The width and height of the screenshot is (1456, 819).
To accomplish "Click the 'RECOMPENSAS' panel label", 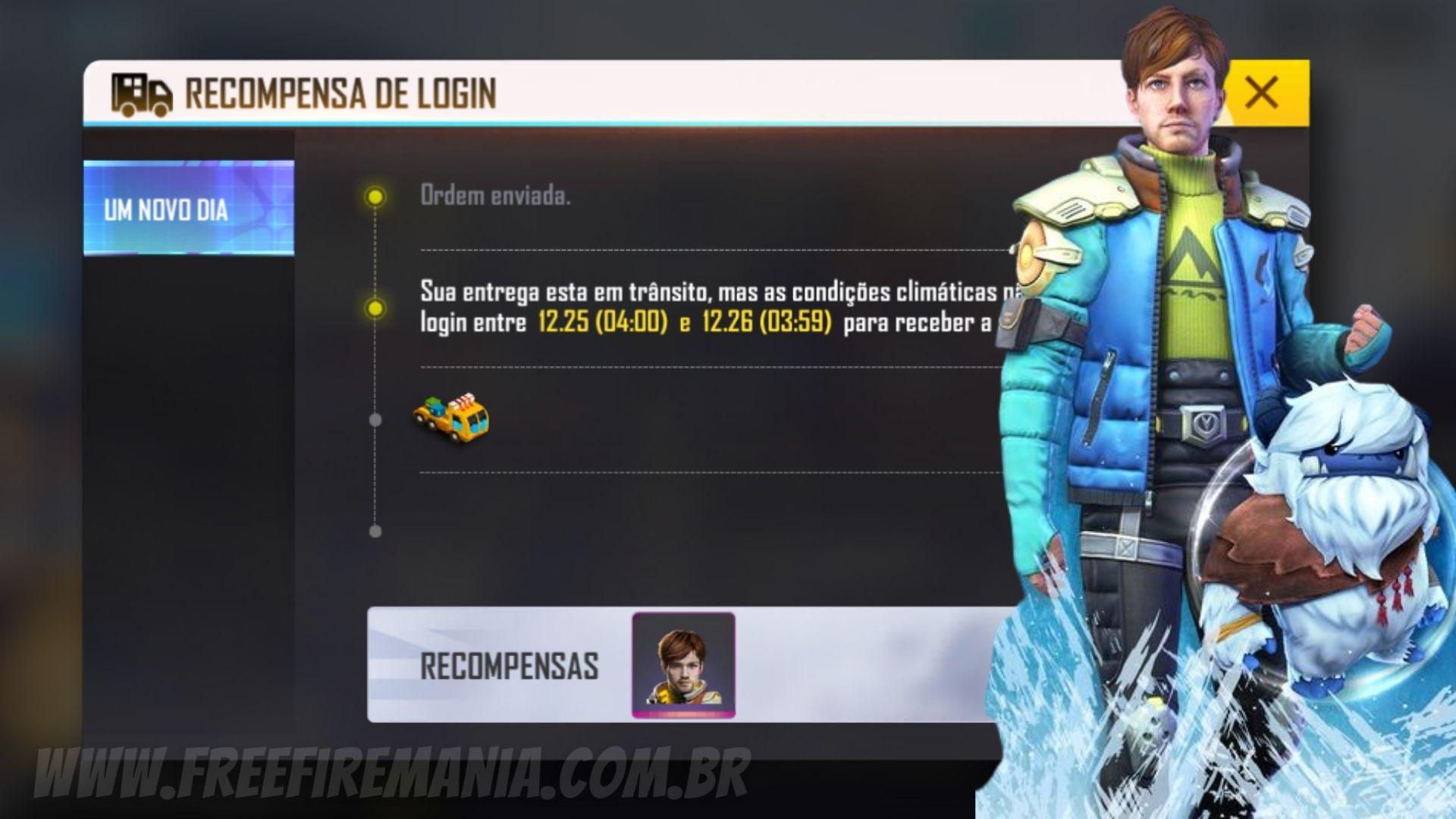I will coord(512,666).
